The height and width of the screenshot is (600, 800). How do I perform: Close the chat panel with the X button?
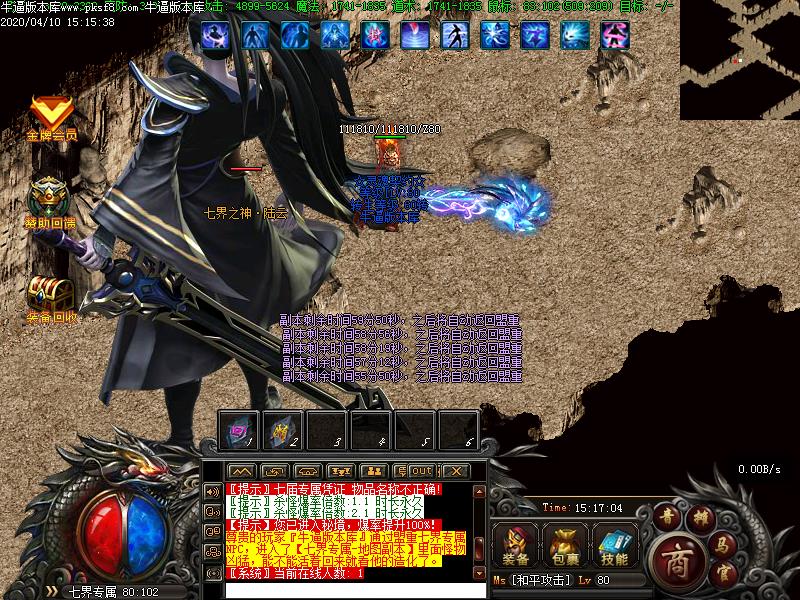pos(455,470)
